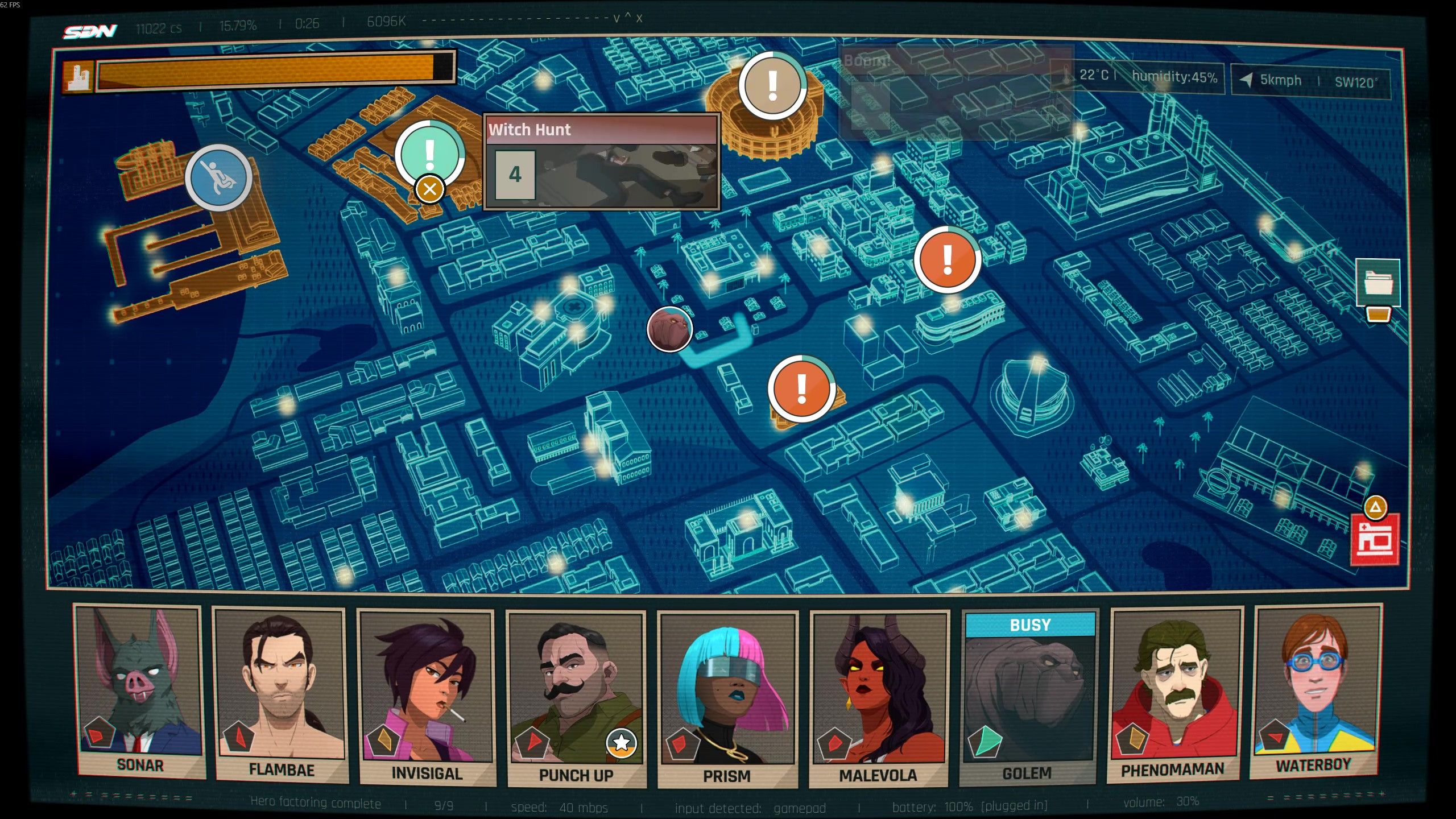Open the teal Witch Hunt alert marker
1456x819 pixels.
tap(430, 152)
